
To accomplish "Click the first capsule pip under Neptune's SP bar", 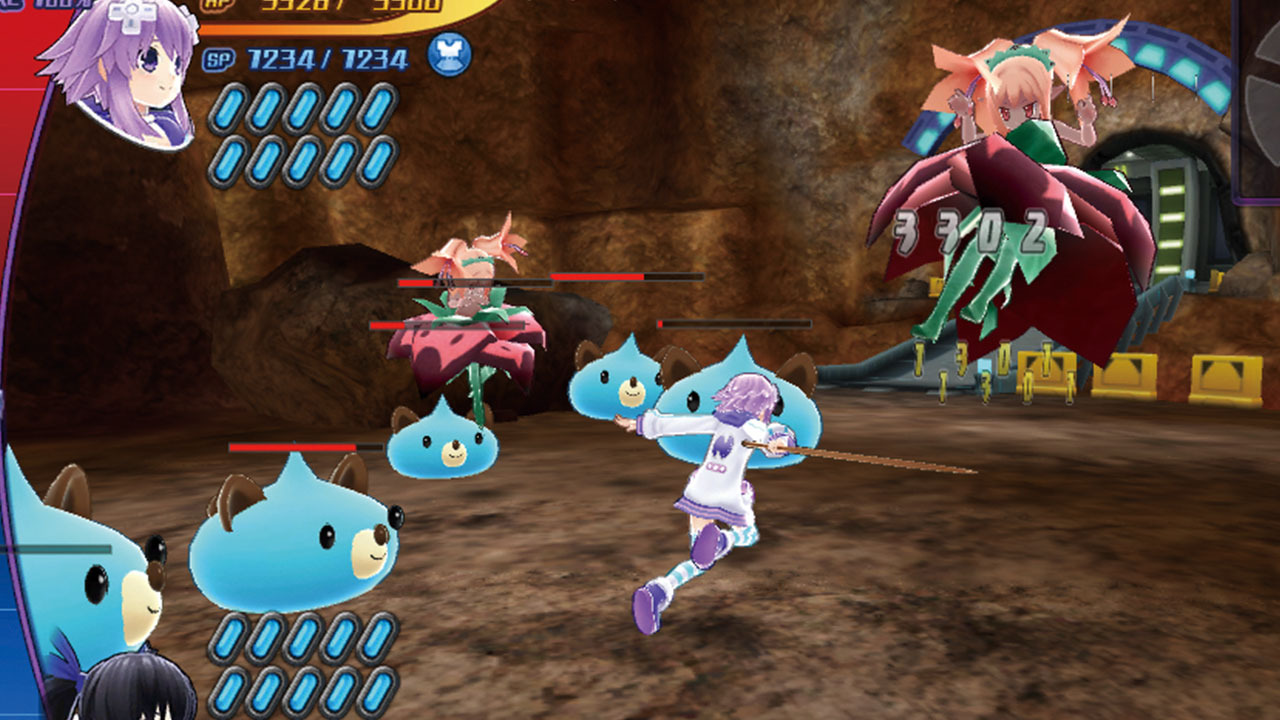I will pyautogui.click(x=230, y=108).
